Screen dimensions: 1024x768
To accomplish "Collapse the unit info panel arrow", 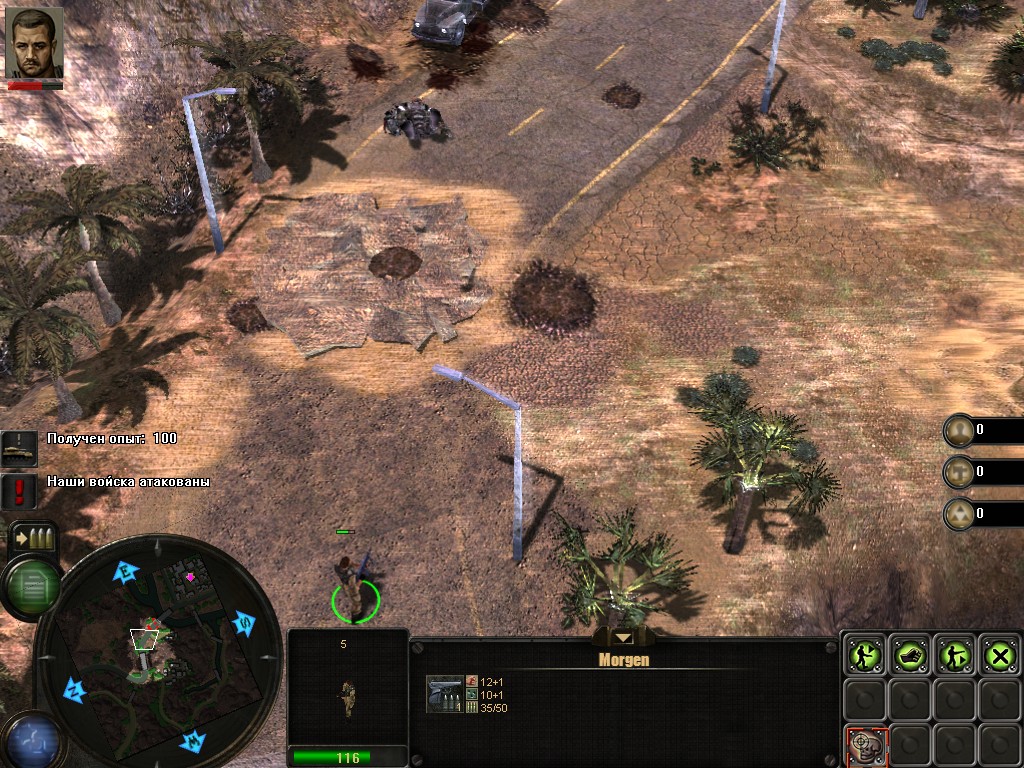I will [x=623, y=637].
